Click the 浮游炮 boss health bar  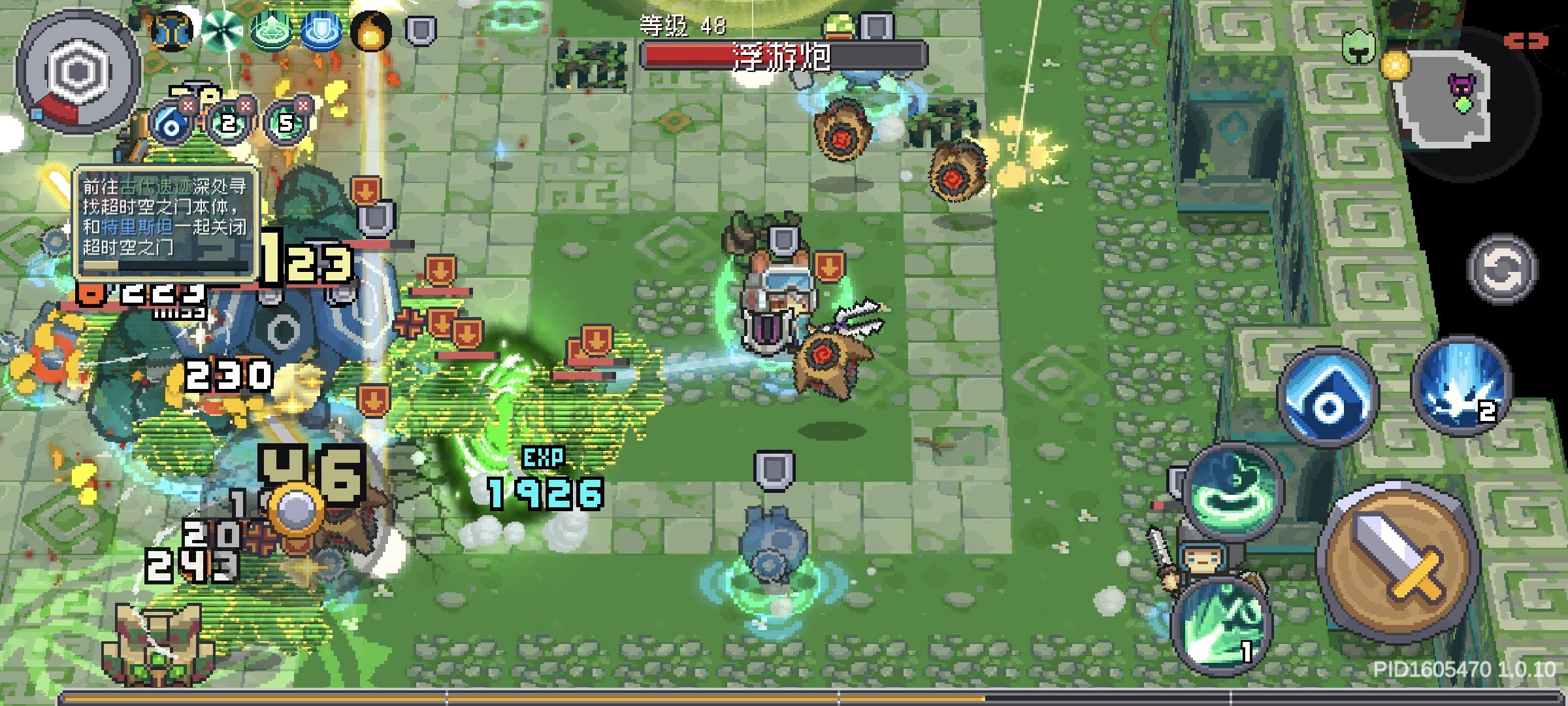point(784,56)
